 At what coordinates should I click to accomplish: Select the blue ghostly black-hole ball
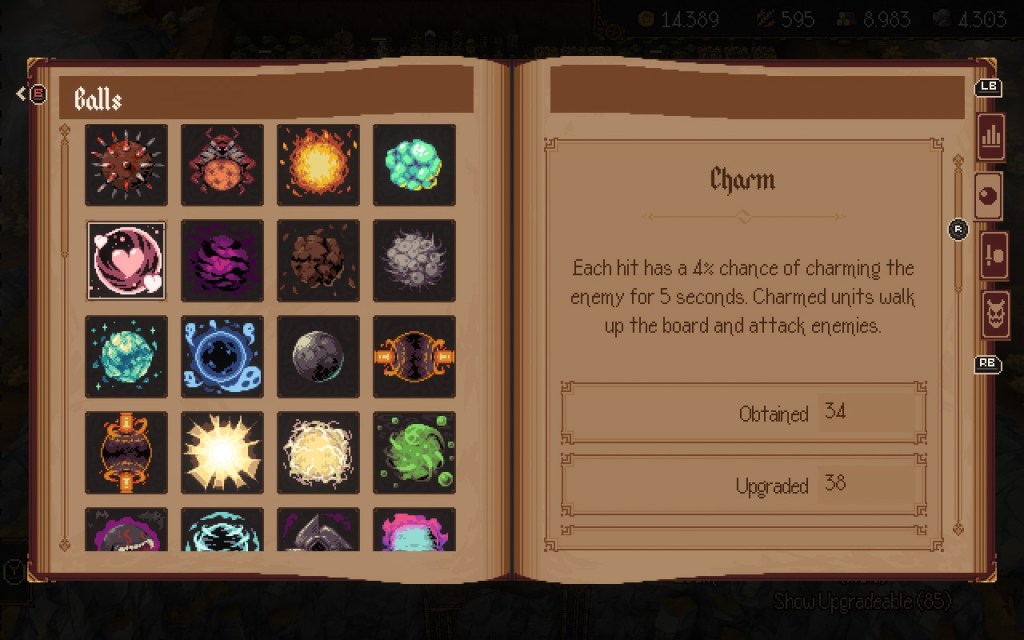[222, 357]
